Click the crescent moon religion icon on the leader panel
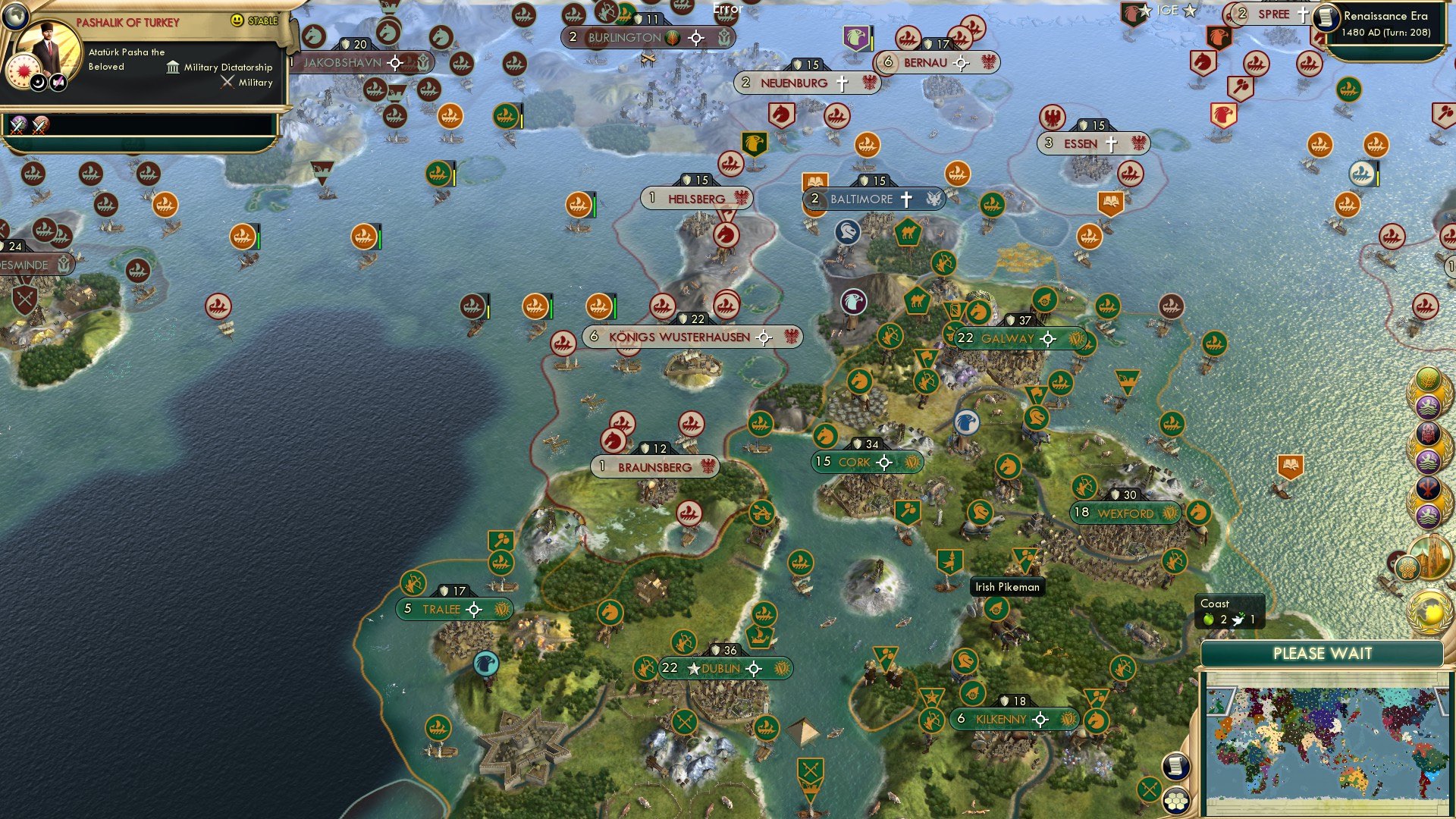1456x819 pixels. (37, 82)
